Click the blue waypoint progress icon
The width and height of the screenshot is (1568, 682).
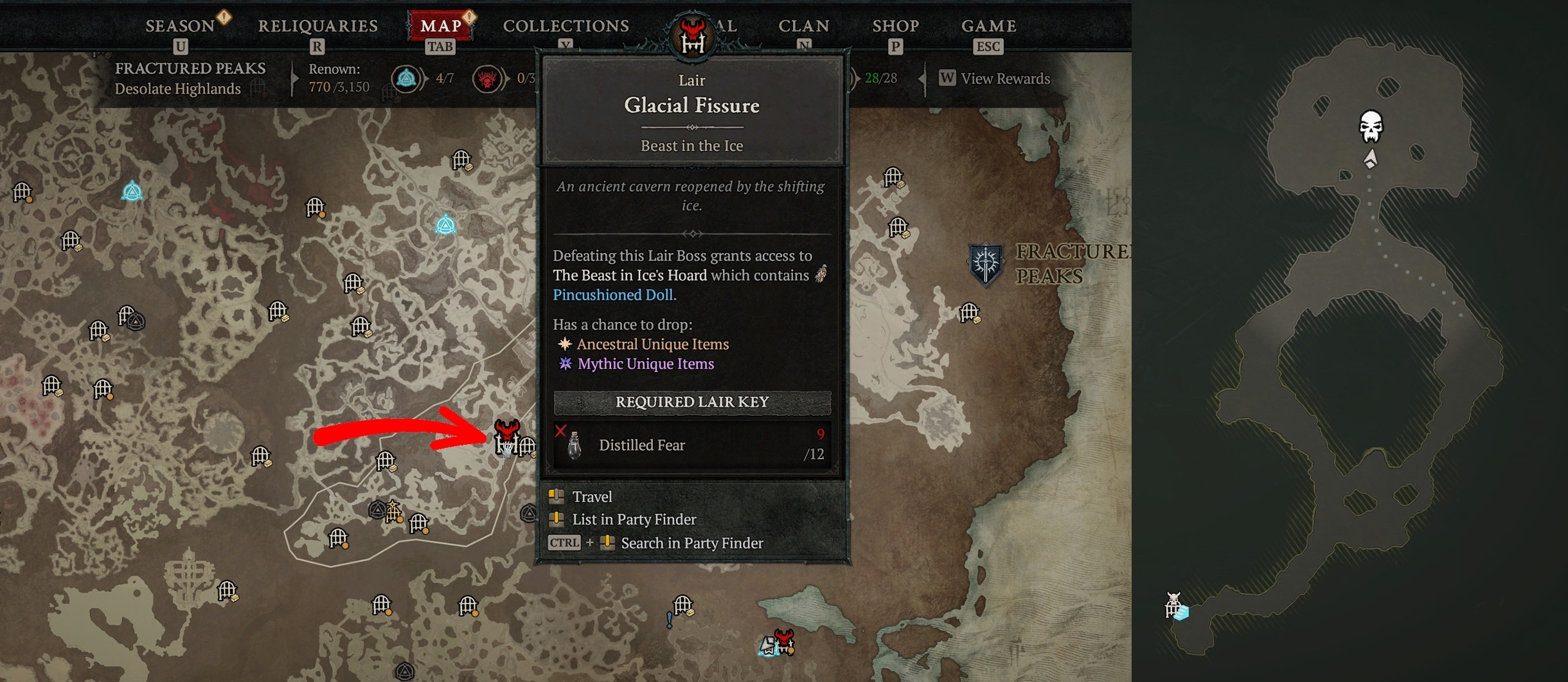click(406, 79)
